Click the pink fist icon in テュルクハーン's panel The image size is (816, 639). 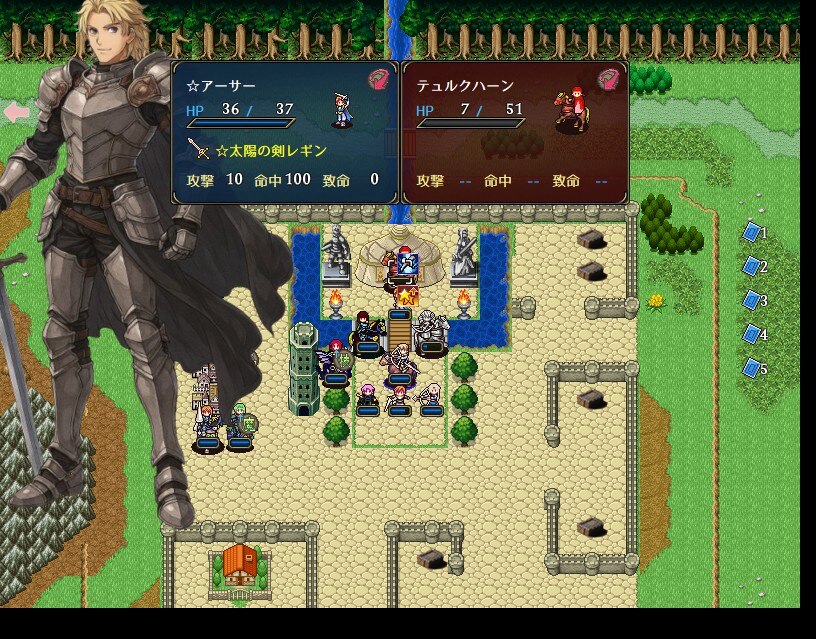click(x=609, y=79)
